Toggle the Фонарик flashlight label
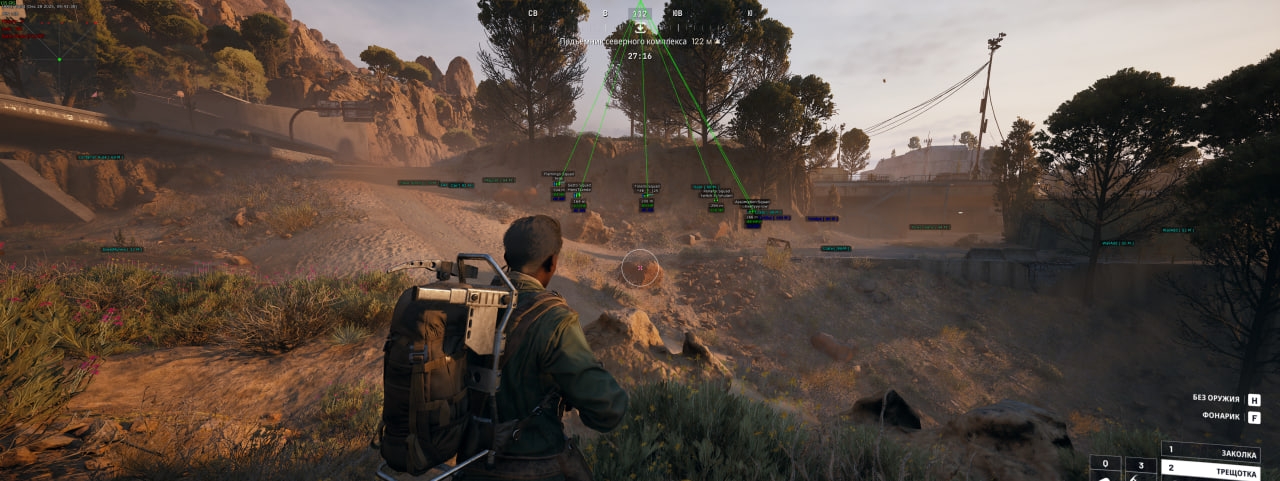This screenshot has width=1280, height=481. (1220, 416)
